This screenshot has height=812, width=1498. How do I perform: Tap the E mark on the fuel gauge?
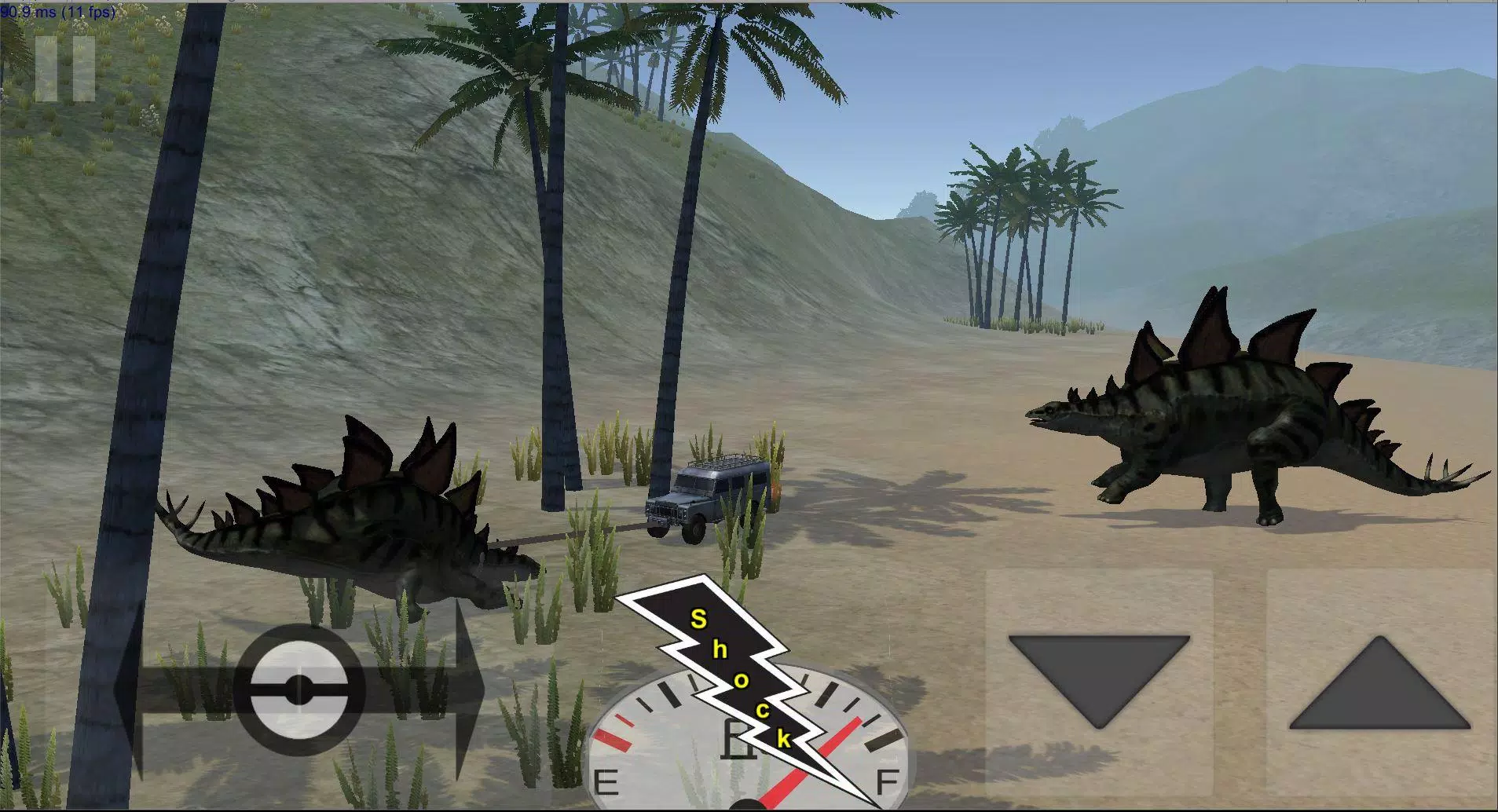click(x=606, y=782)
